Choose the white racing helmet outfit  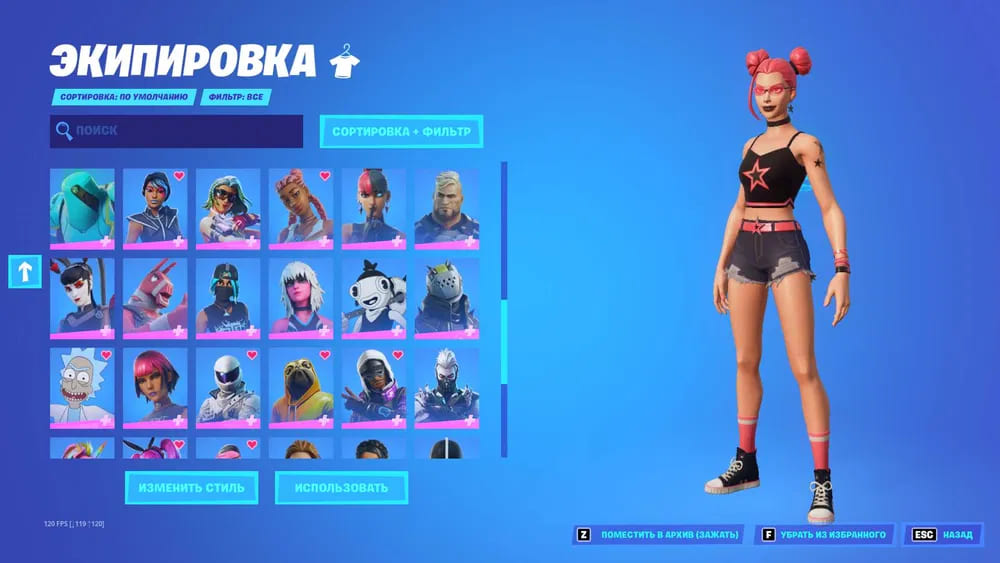click(x=228, y=386)
